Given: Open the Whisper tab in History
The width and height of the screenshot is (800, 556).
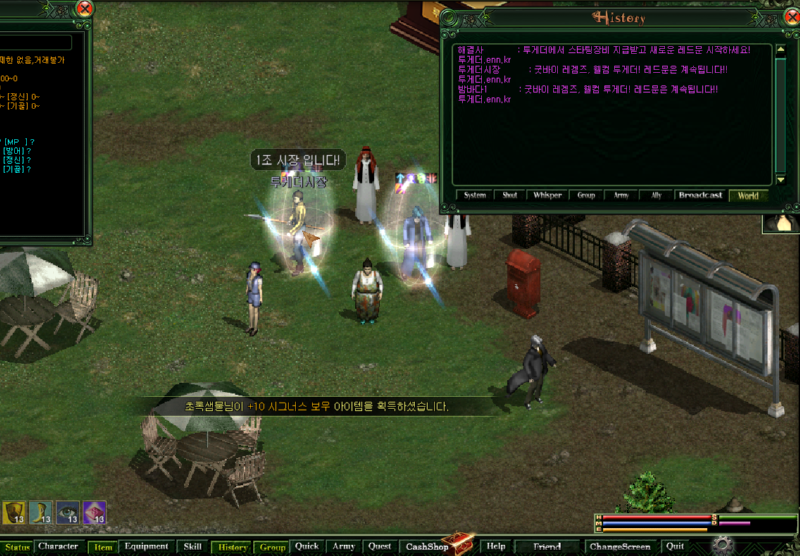Looking at the screenshot, I should pyautogui.click(x=547, y=195).
